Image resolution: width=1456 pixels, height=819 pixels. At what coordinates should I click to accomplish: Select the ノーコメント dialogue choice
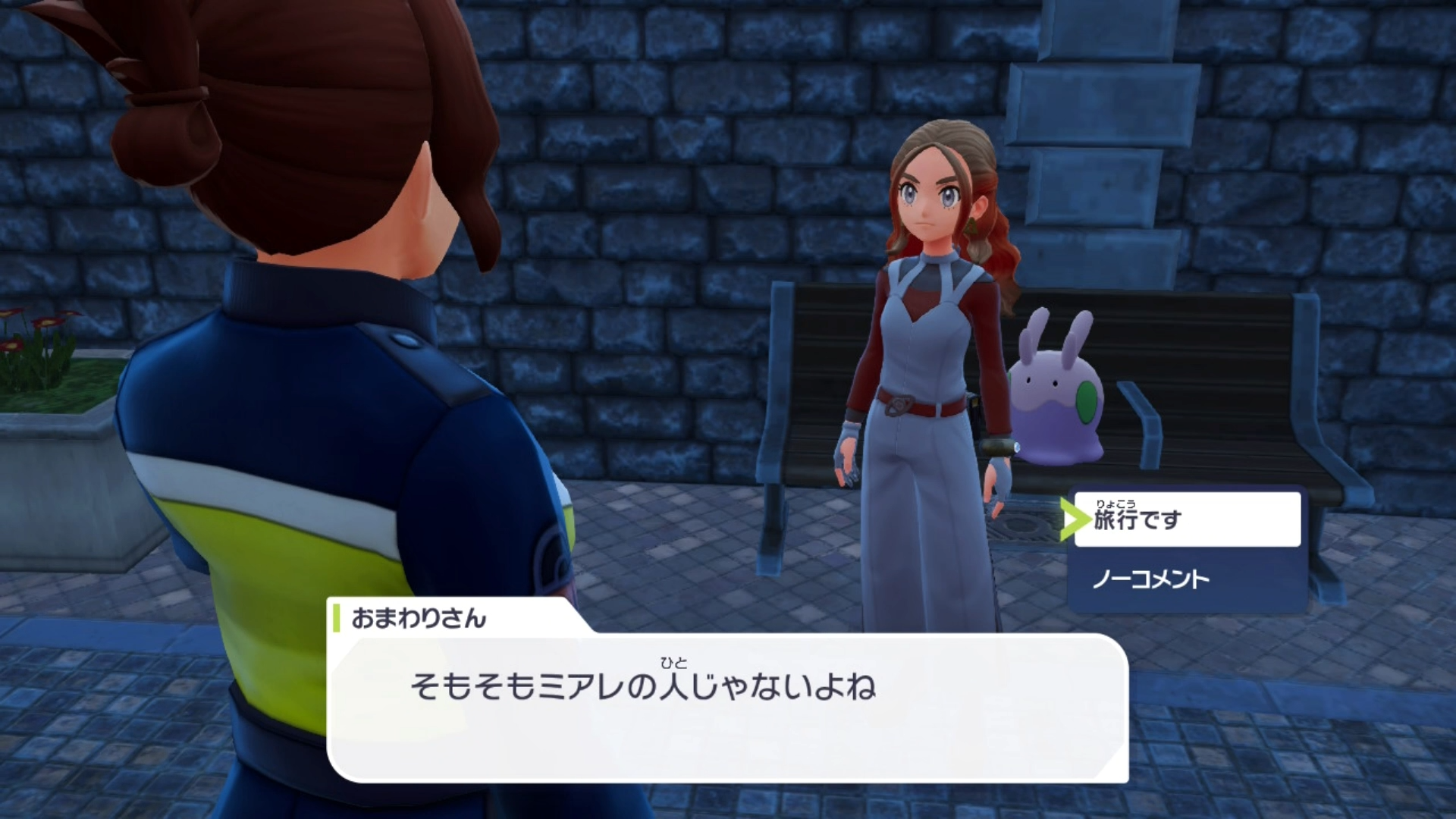tap(1187, 580)
